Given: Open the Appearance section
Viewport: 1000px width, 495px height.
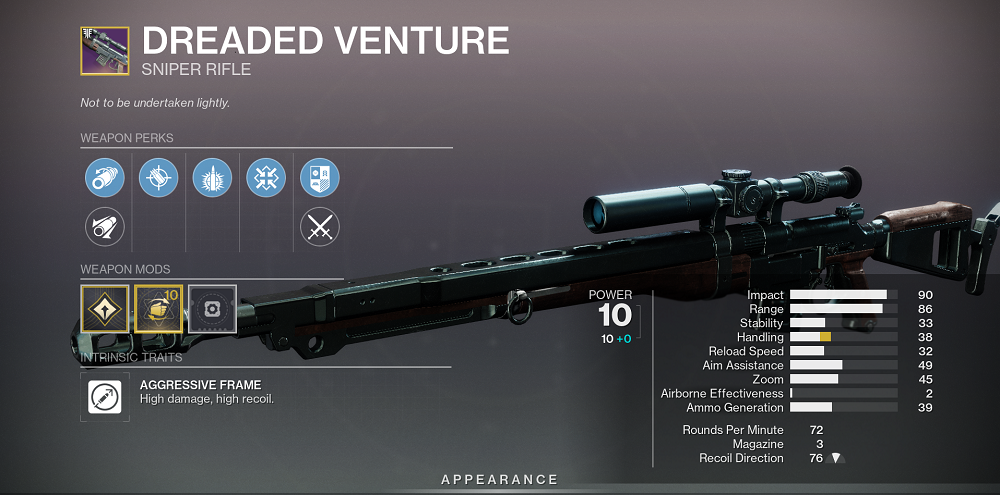Looking at the screenshot, I should pos(500,480).
